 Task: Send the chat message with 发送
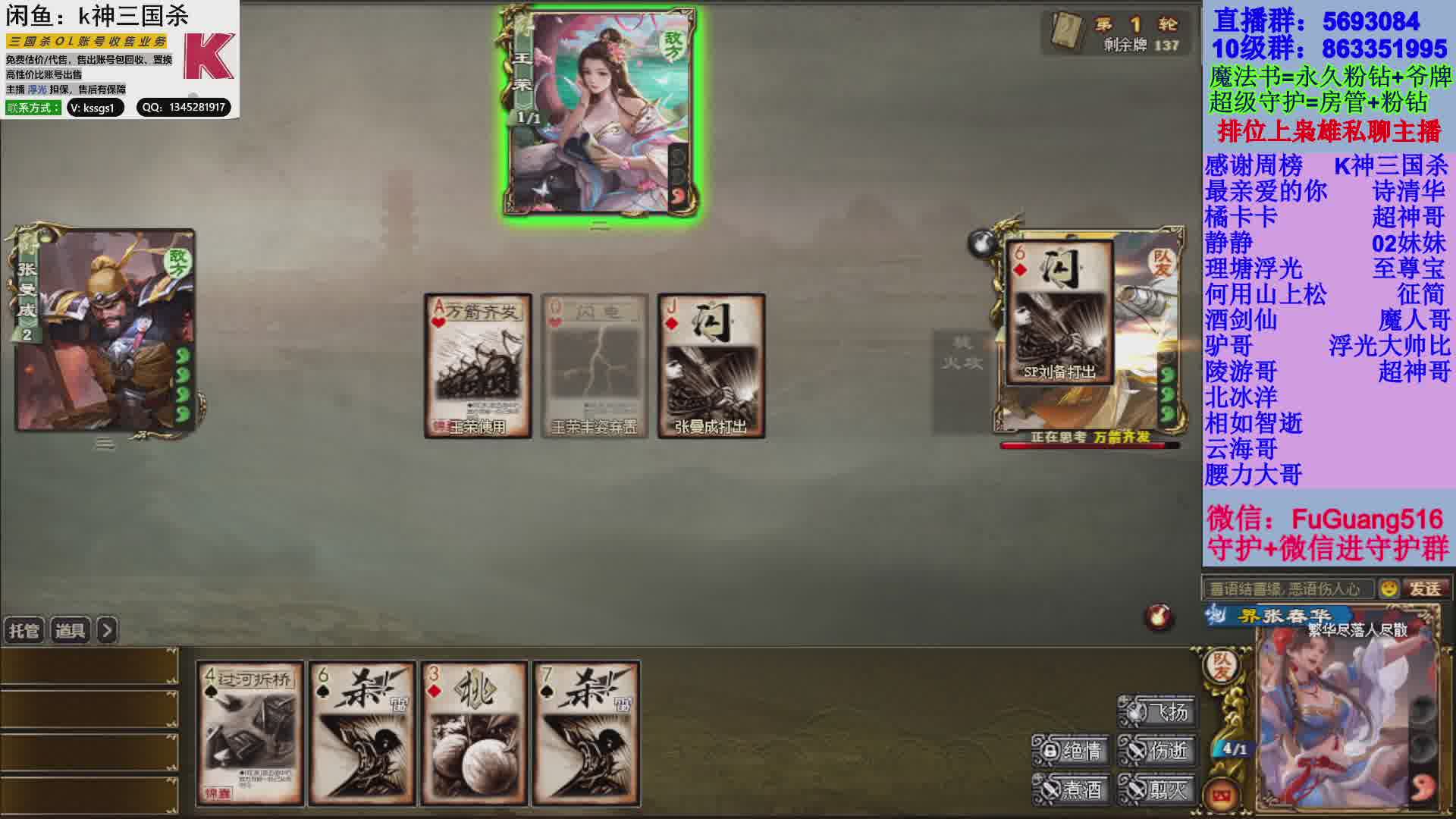pyautogui.click(x=1425, y=588)
